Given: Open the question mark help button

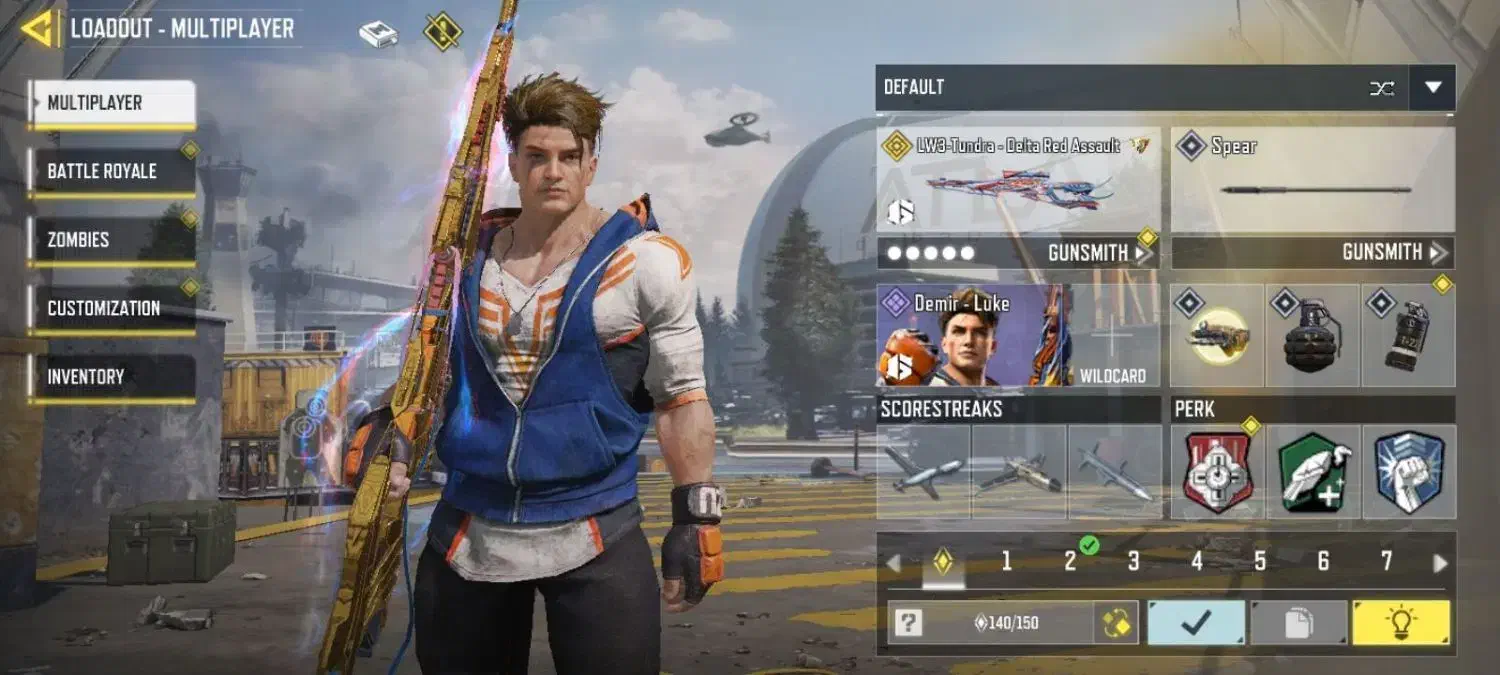Looking at the screenshot, I should click(908, 623).
